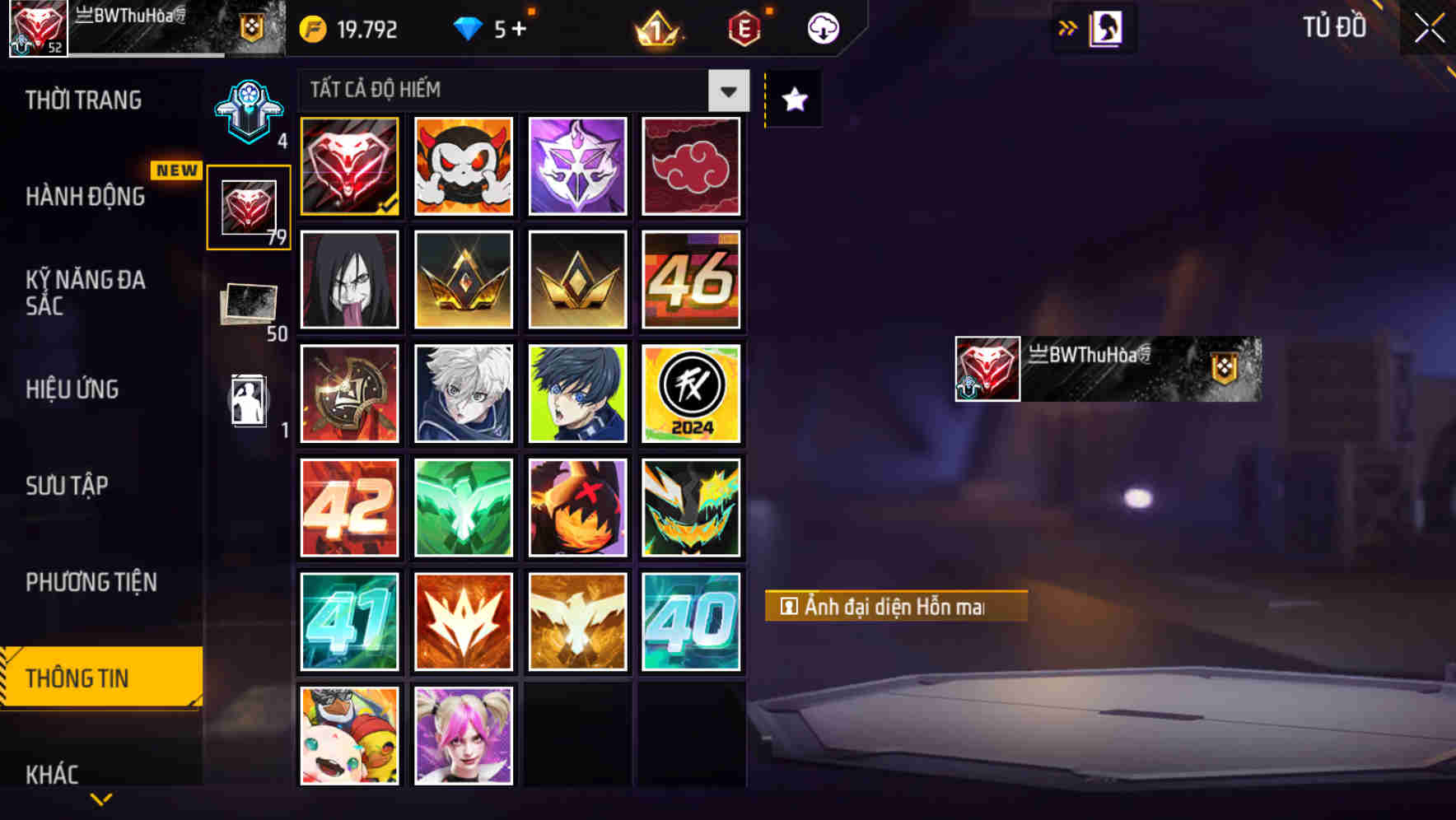The image size is (1456, 820).
Task: Open the rank crown icon
Action: [655, 29]
